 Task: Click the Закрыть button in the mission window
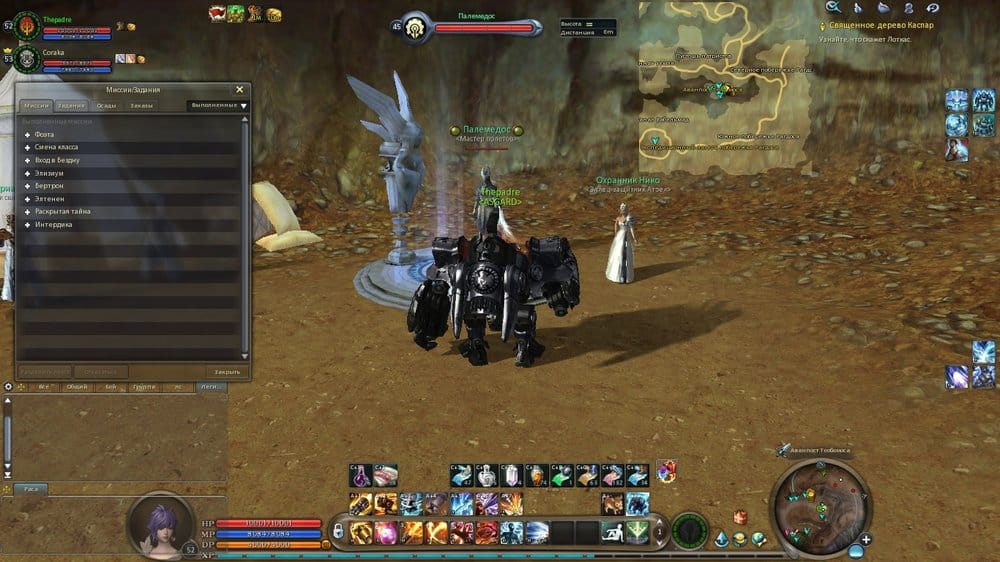(227, 371)
